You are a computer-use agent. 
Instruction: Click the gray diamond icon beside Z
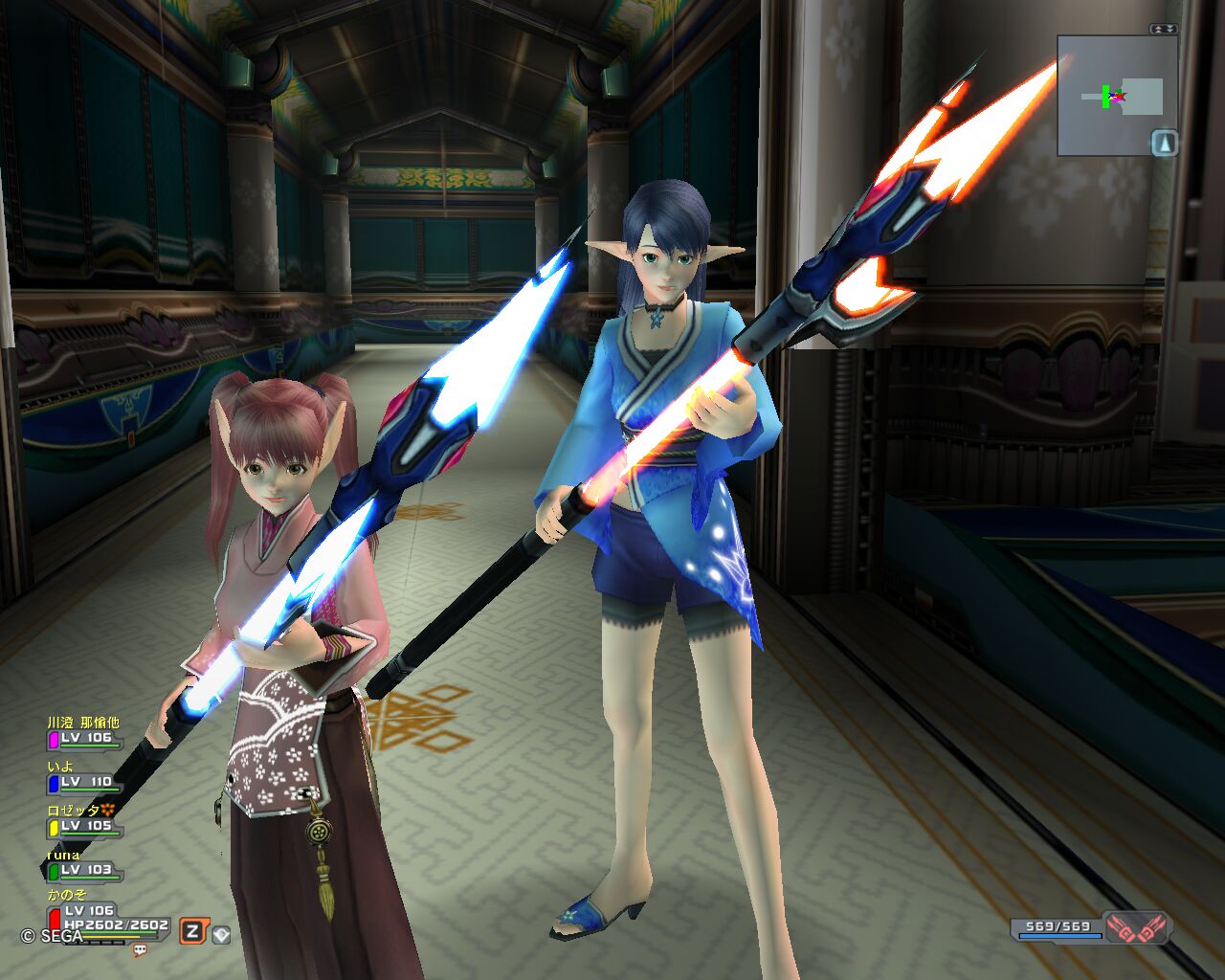[x=221, y=934]
